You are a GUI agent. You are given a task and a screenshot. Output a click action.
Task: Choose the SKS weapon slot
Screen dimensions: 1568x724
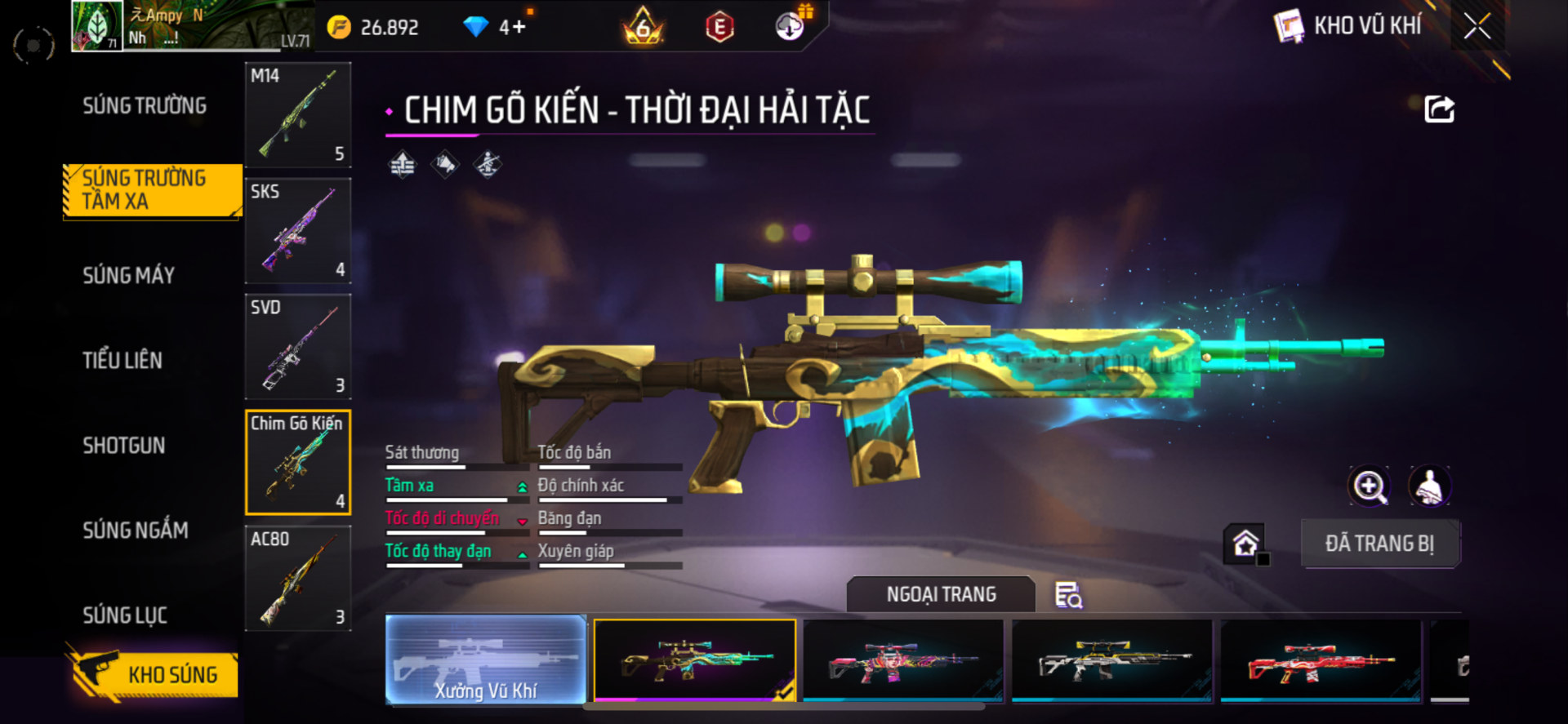[298, 231]
